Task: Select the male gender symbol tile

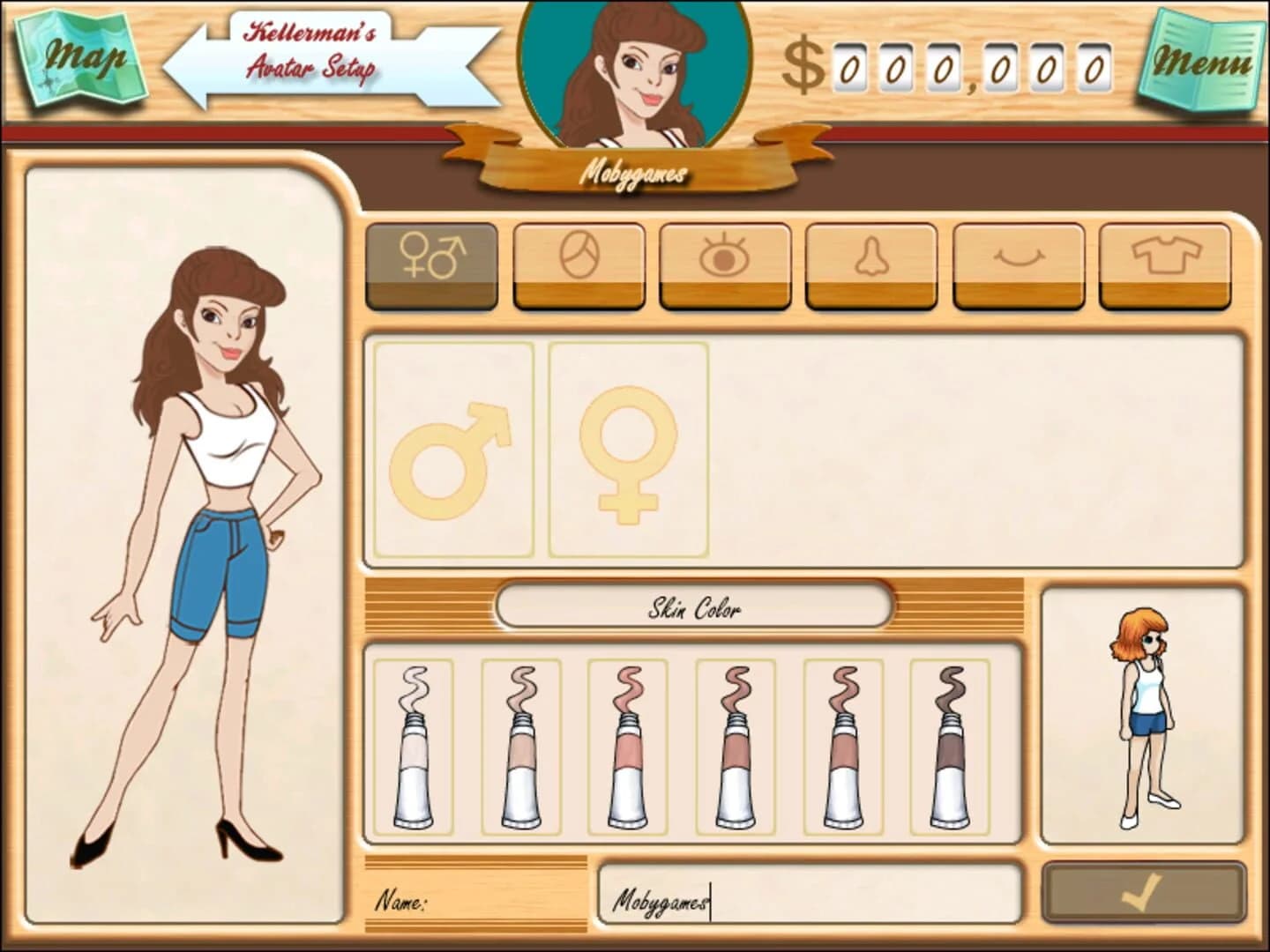Action: point(453,450)
